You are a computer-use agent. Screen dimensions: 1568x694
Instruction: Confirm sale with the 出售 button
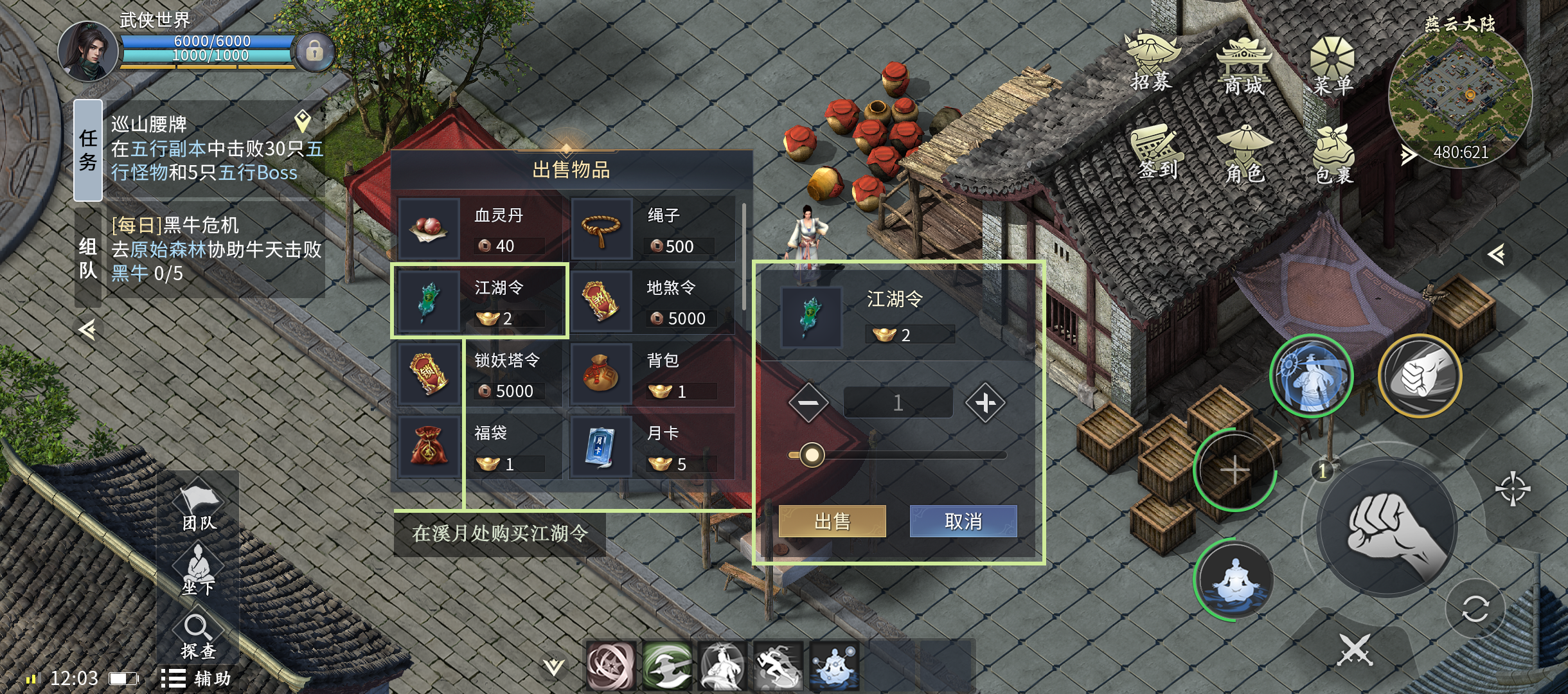point(832,521)
